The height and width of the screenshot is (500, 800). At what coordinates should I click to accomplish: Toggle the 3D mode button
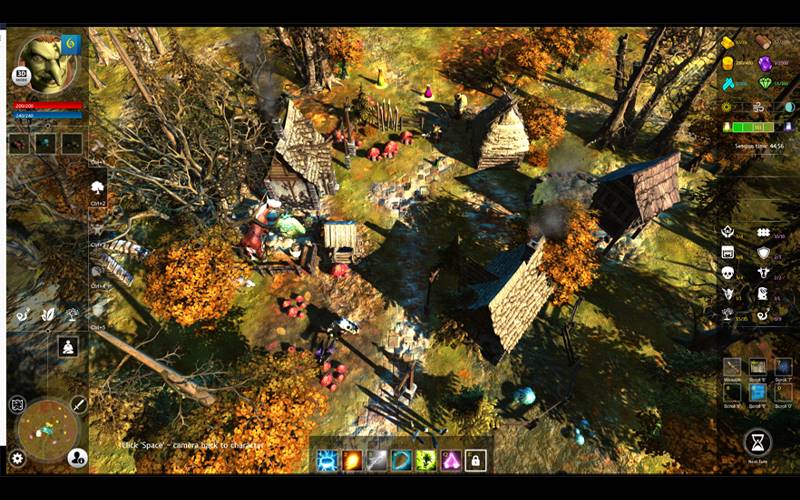click(x=20, y=75)
